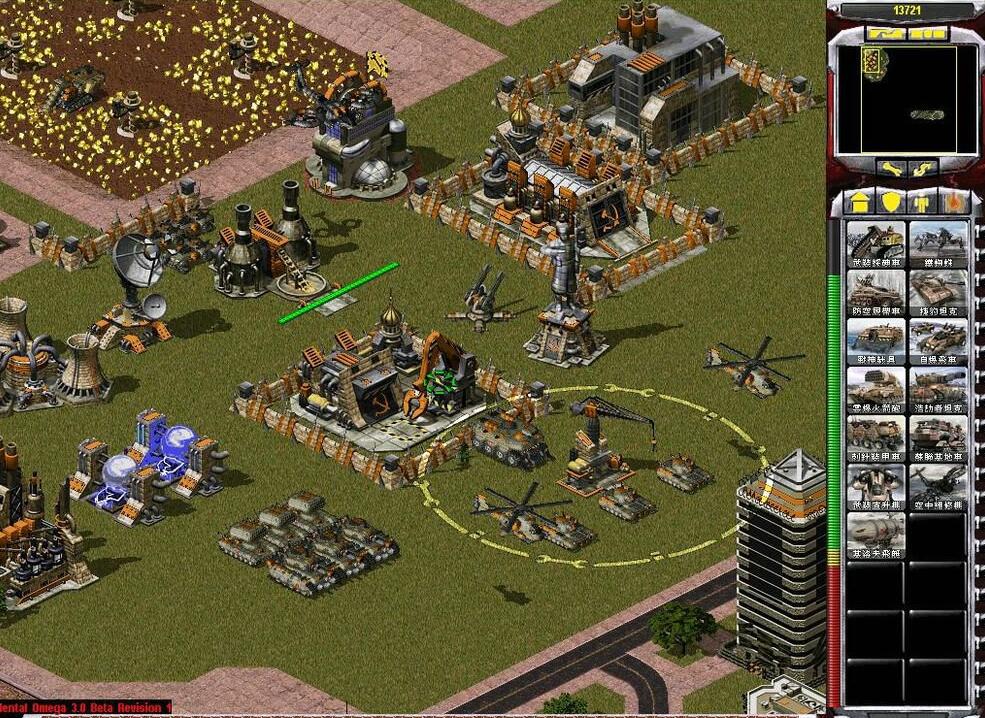Build the anti-air flak track
The width and height of the screenshot is (985, 718).
(875, 292)
